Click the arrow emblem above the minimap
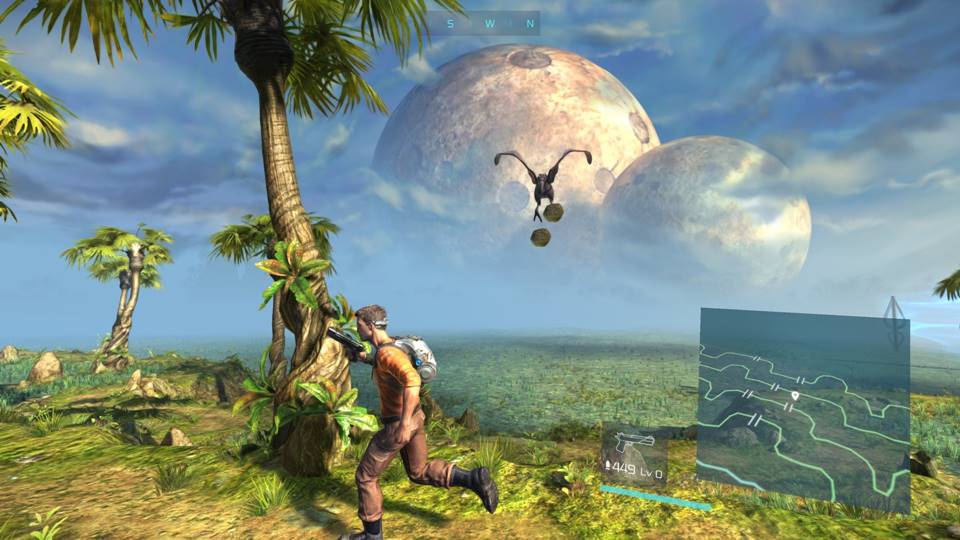 tap(895, 318)
